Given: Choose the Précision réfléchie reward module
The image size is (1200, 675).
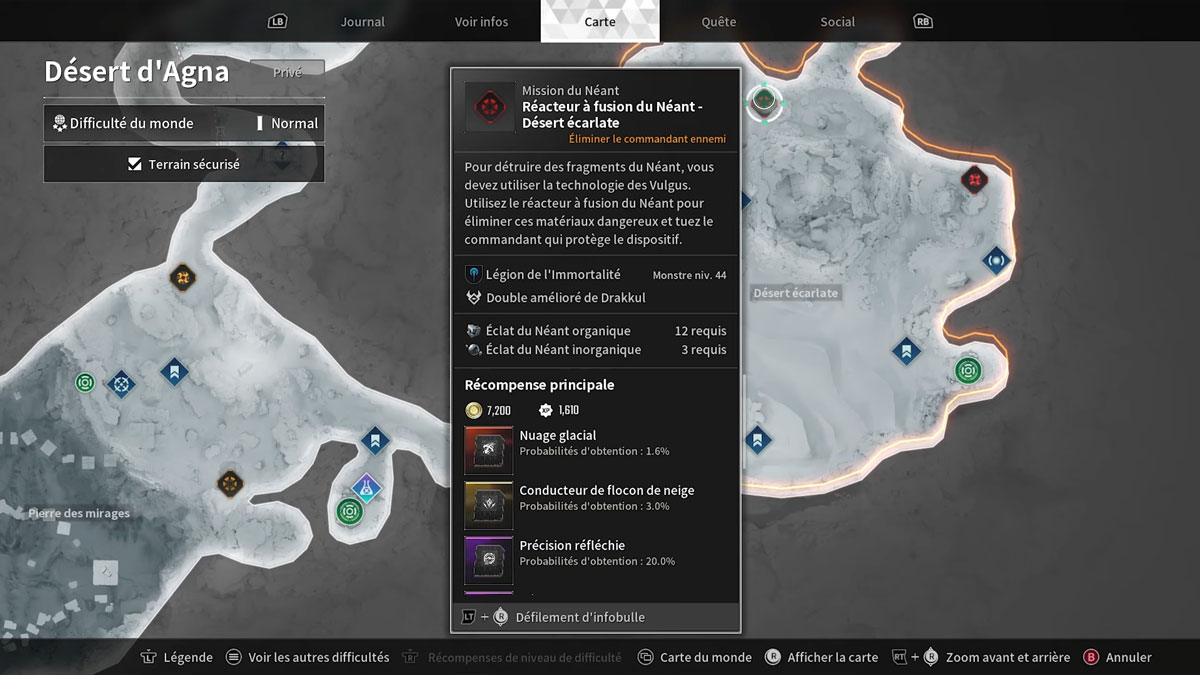Looking at the screenshot, I should (x=489, y=560).
